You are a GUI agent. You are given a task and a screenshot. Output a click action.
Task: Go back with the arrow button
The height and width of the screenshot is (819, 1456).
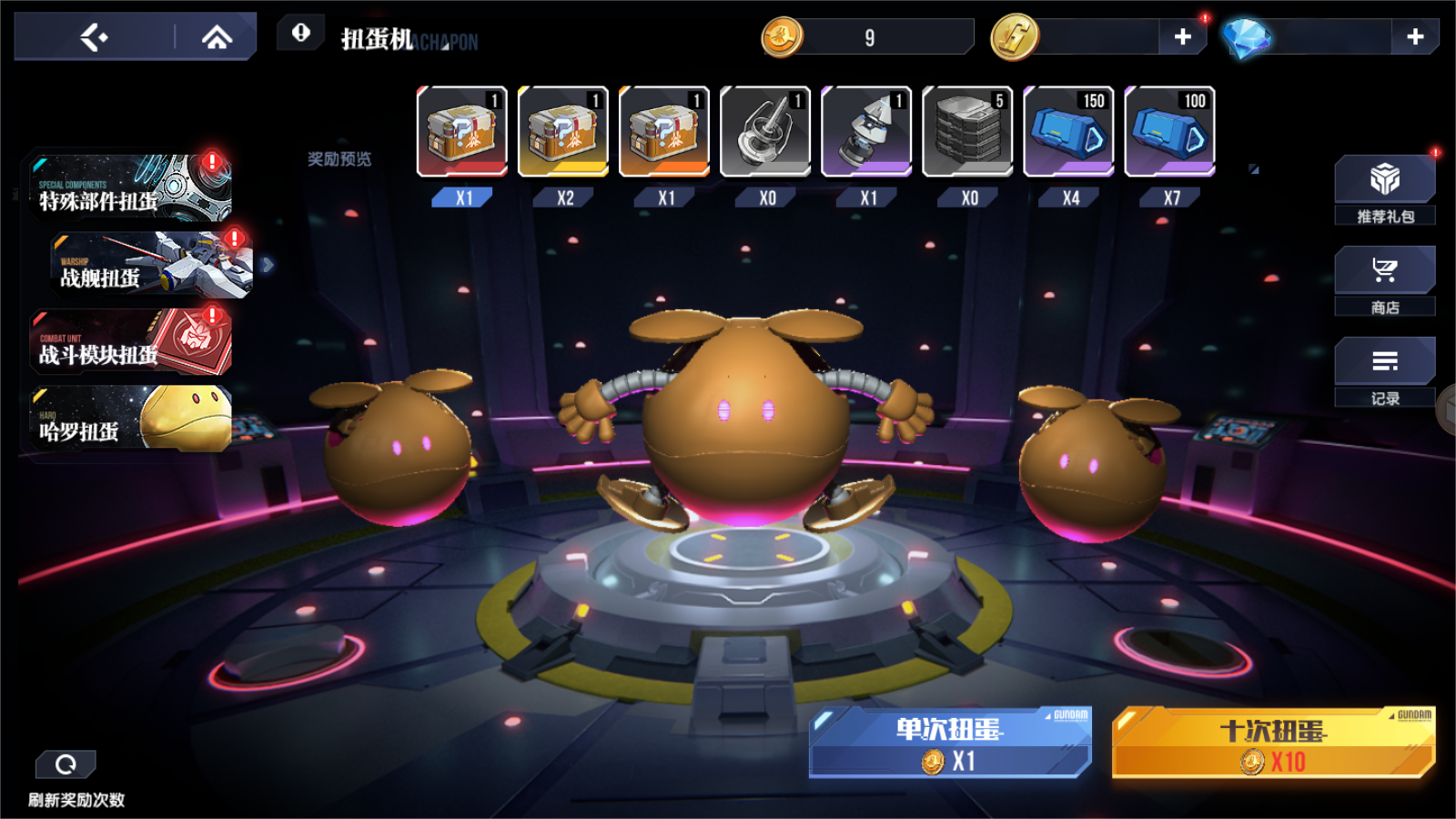pos(94,37)
